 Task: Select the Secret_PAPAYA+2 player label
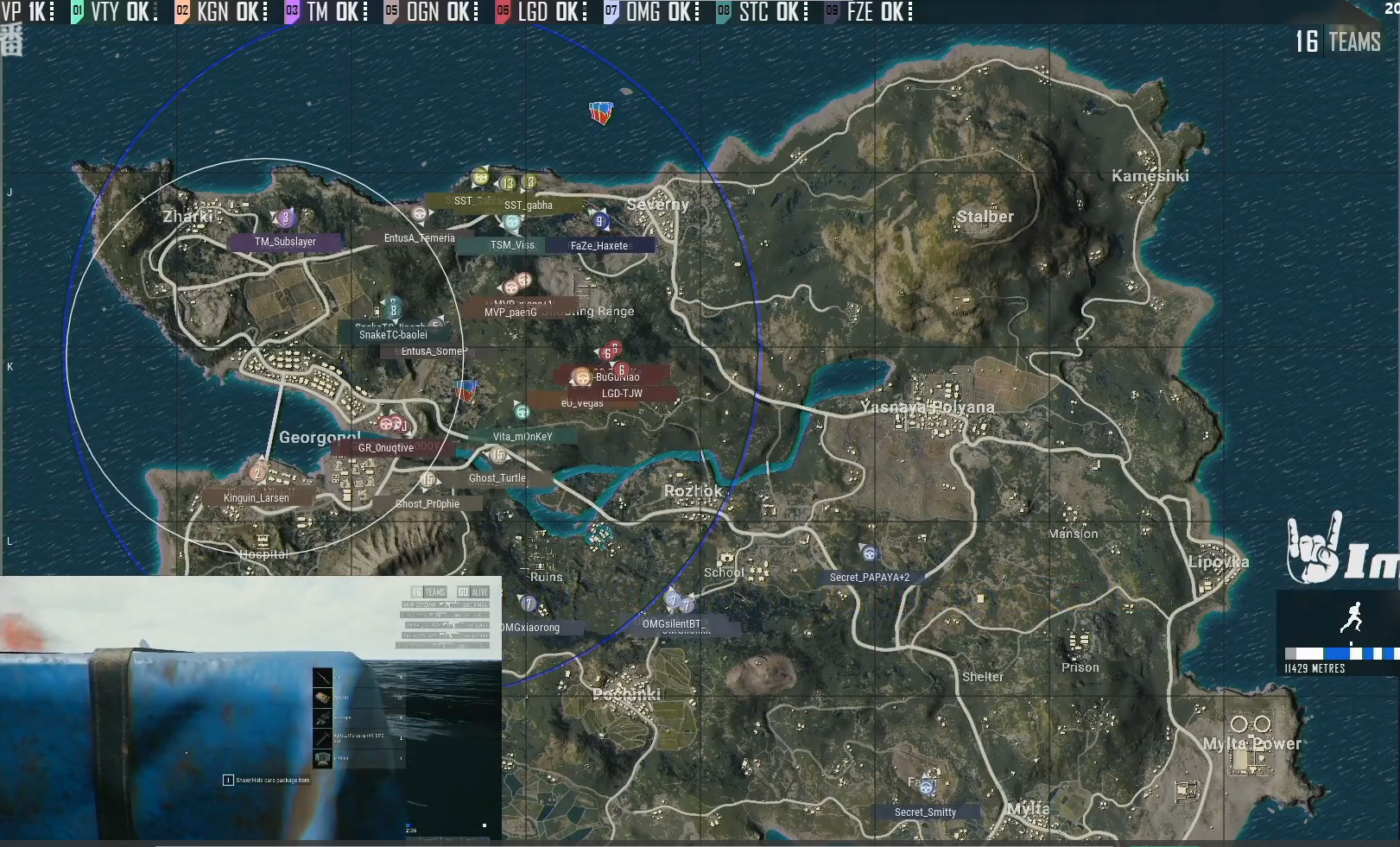click(x=870, y=578)
